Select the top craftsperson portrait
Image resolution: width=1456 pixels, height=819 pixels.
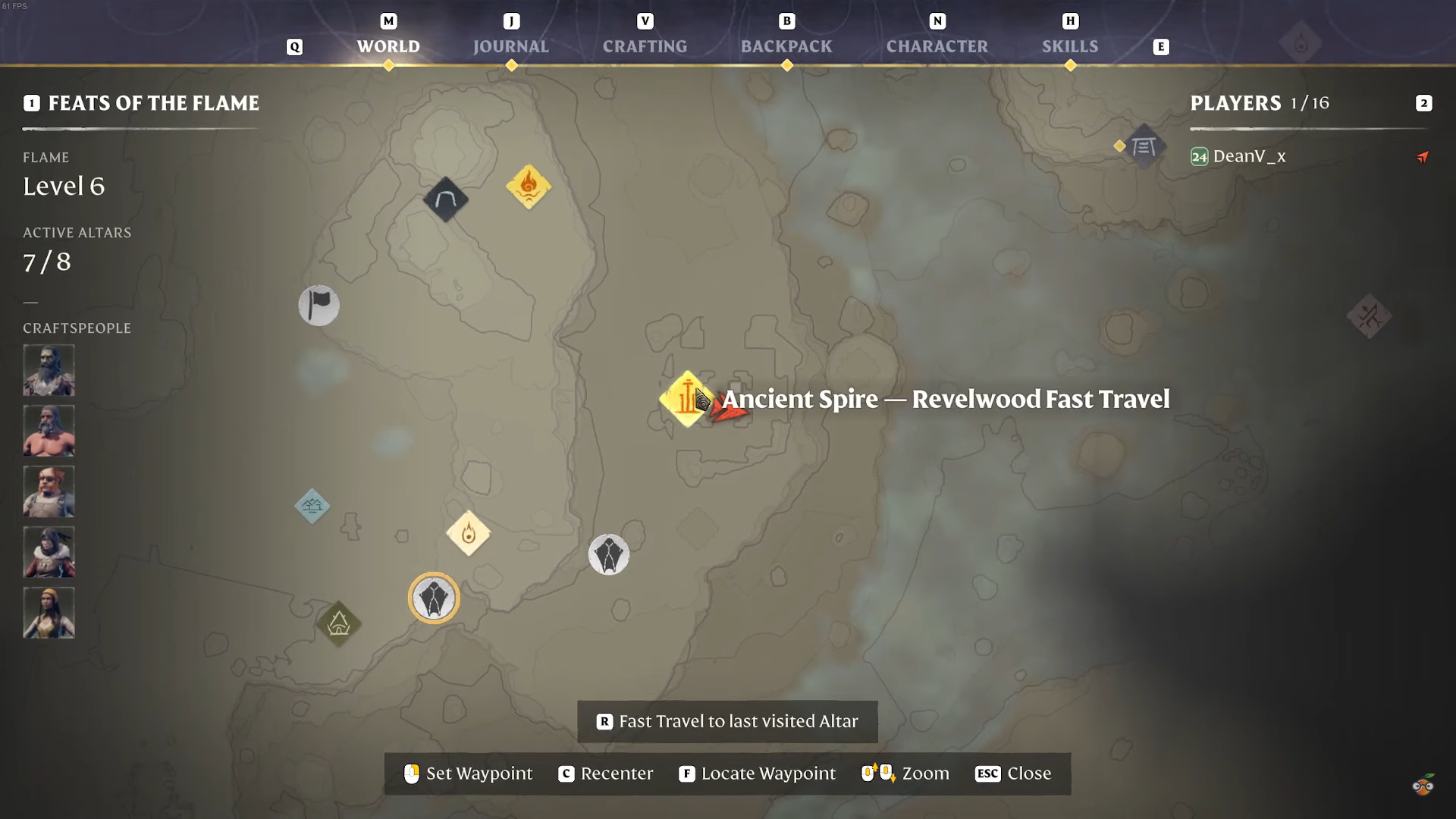[x=49, y=370]
